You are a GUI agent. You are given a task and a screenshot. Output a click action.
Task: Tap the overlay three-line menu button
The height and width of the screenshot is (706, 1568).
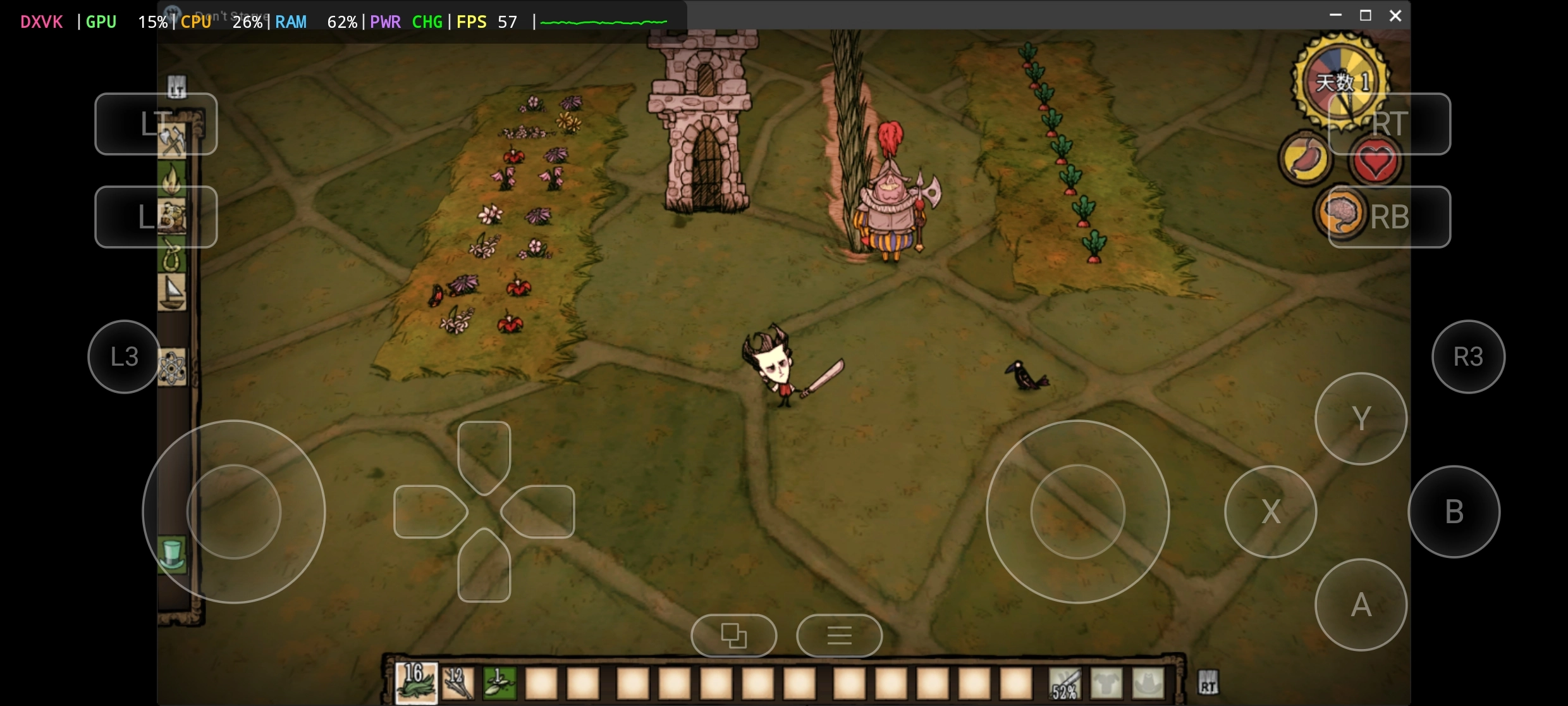tap(839, 635)
